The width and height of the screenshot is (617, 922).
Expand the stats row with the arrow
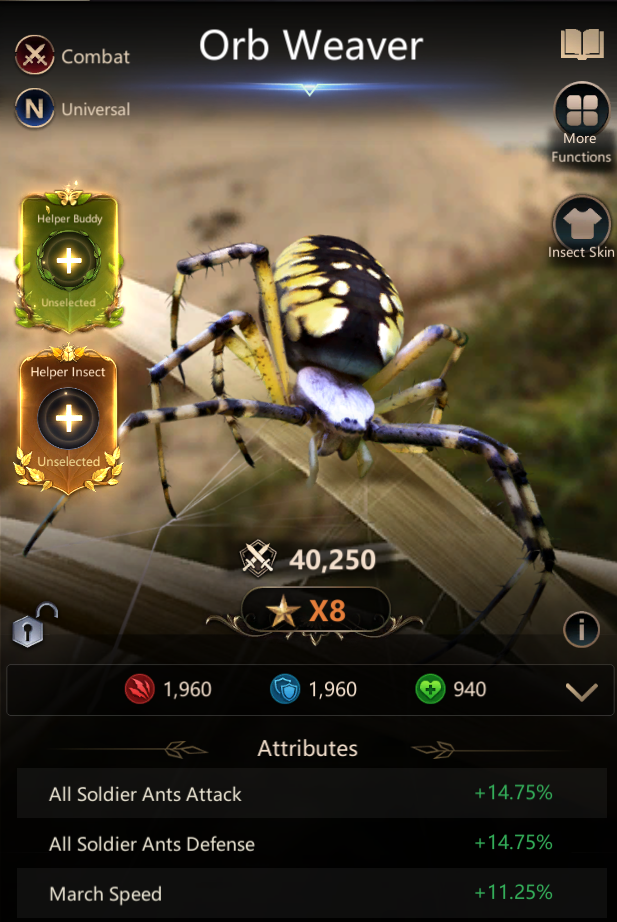[x=581, y=691]
